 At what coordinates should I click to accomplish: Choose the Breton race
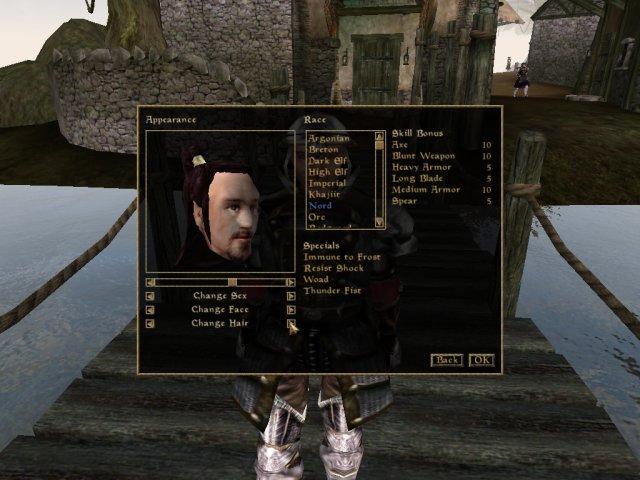[x=323, y=149]
